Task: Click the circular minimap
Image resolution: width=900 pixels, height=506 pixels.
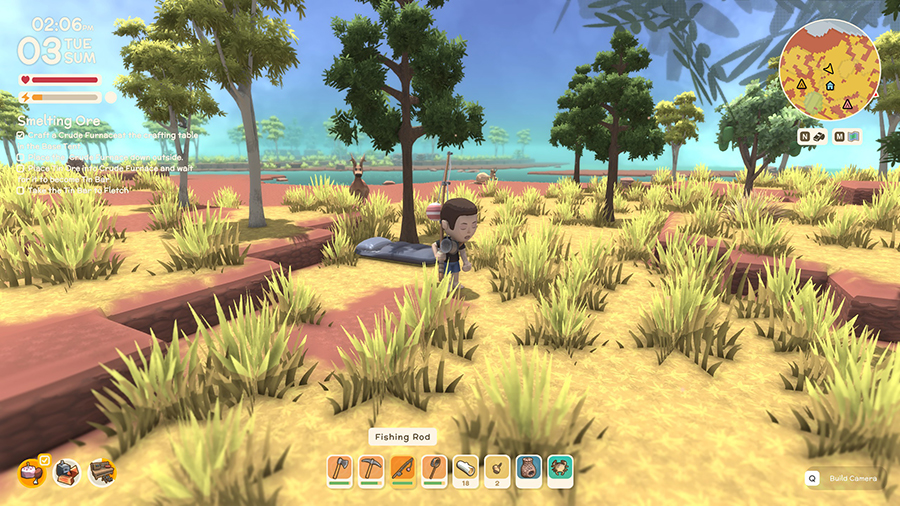Action: click(x=829, y=69)
